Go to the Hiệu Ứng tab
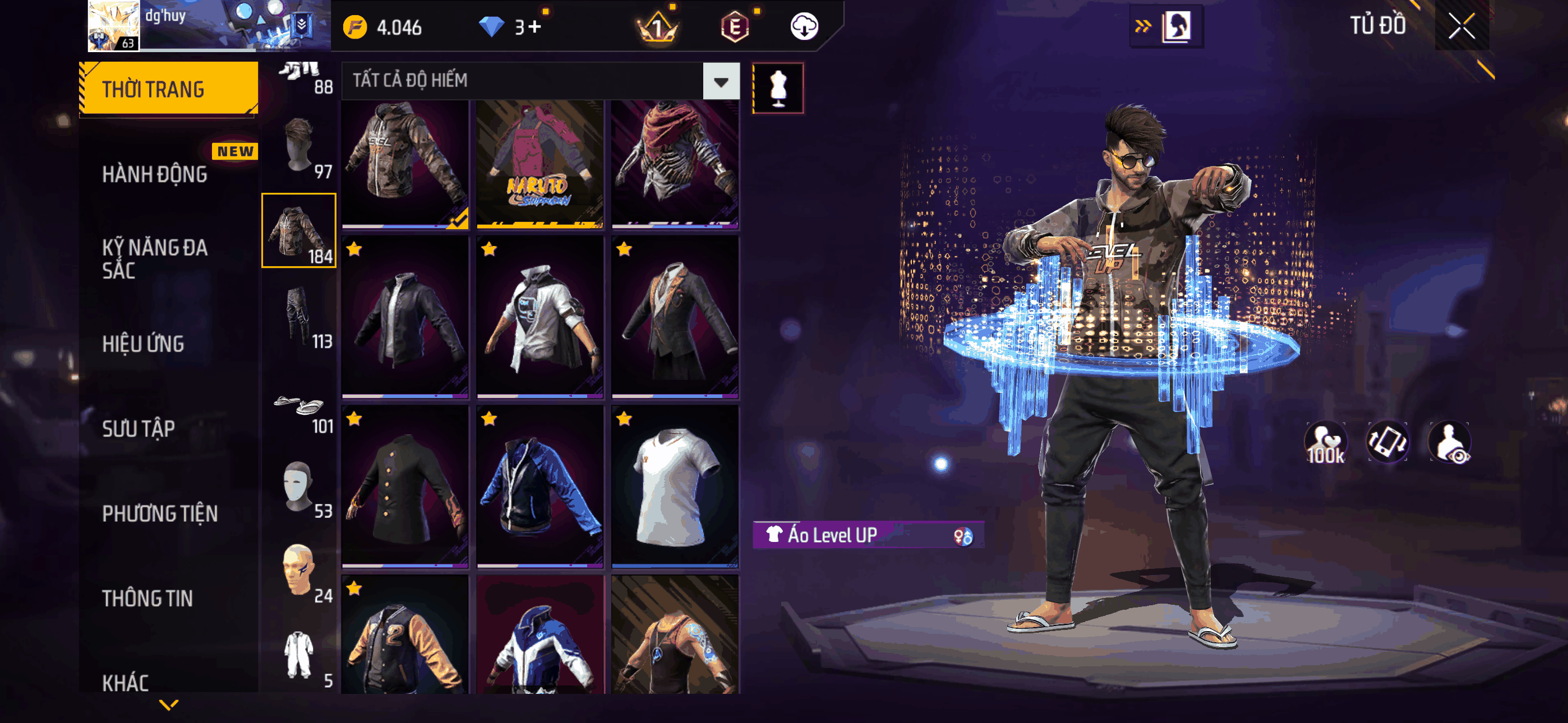 pos(143,344)
